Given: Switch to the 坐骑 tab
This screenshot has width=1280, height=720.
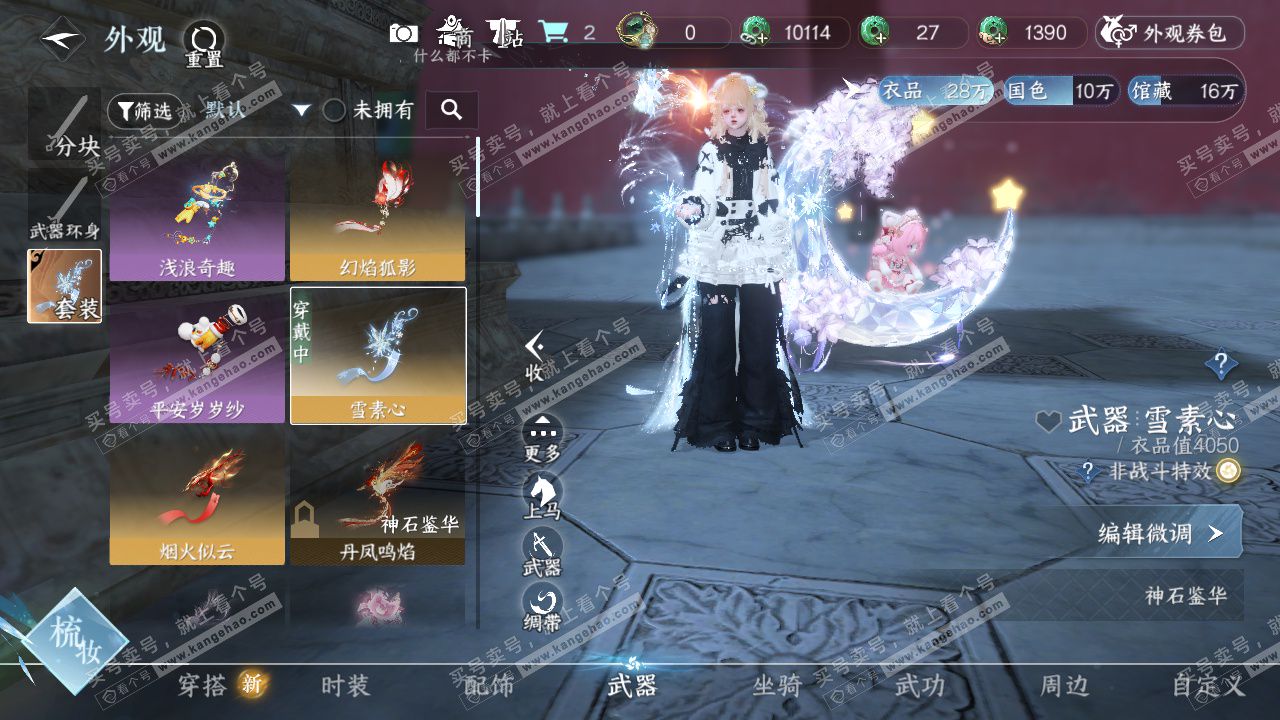Looking at the screenshot, I should tap(777, 686).
